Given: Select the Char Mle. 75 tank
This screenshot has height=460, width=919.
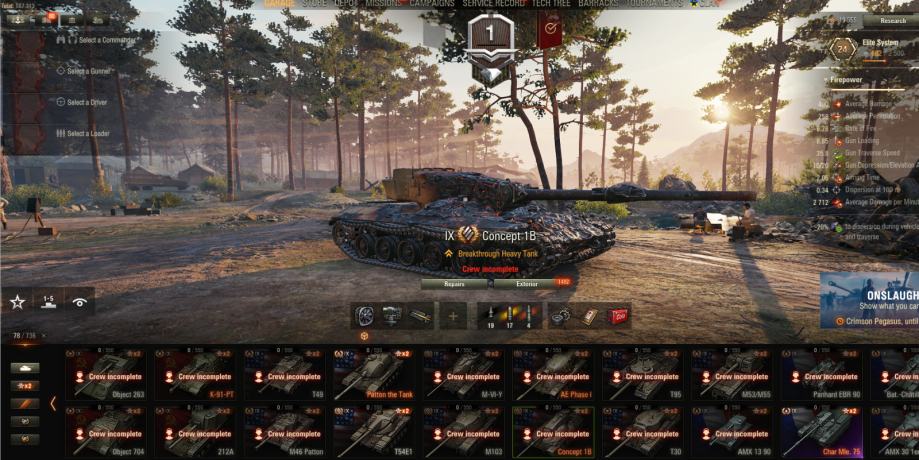Looking at the screenshot, I should click(x=821, y=431).
